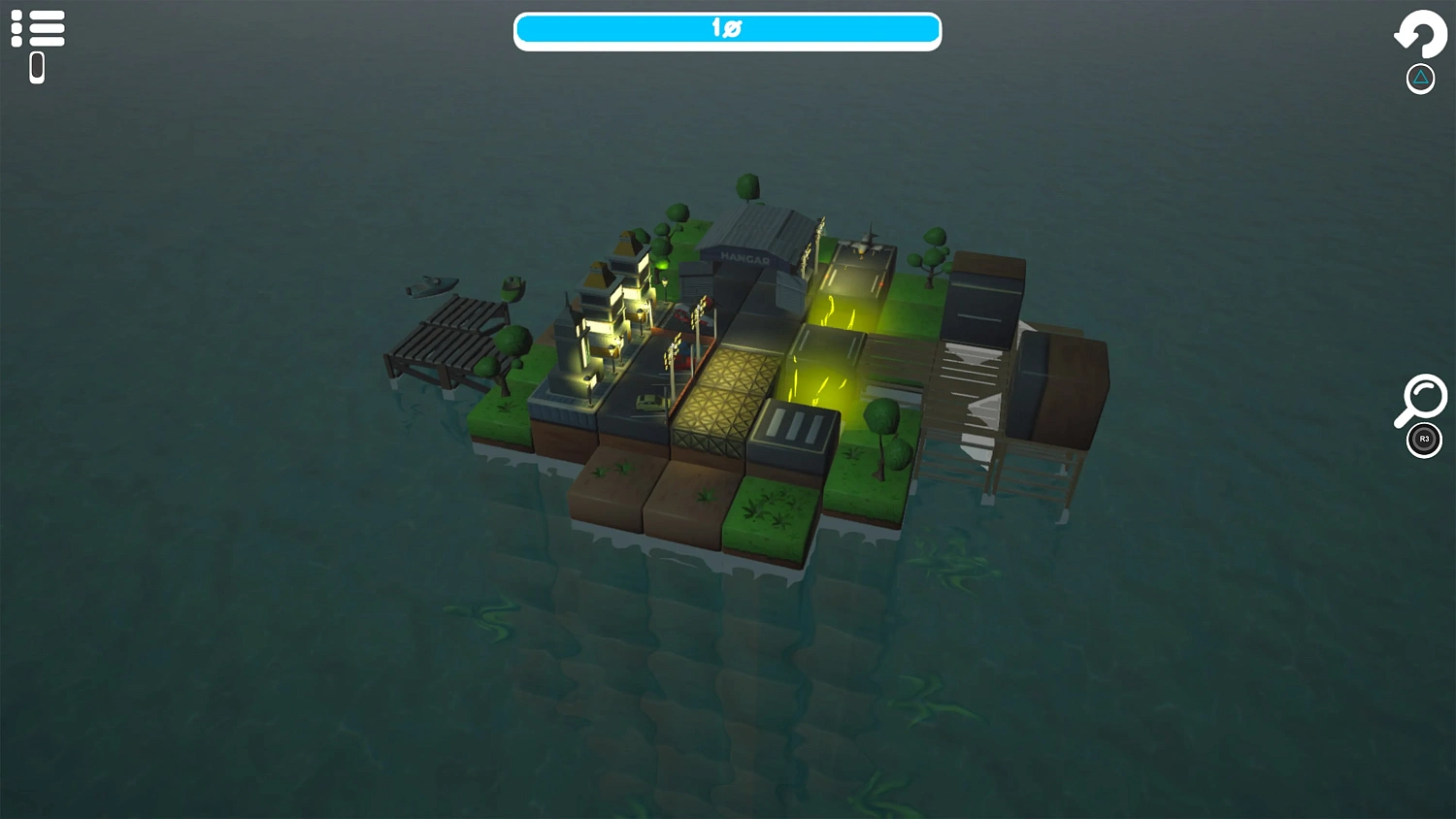Click the undo last move icon
The height and width of the screenshot is (819, 1456).
1421,35
